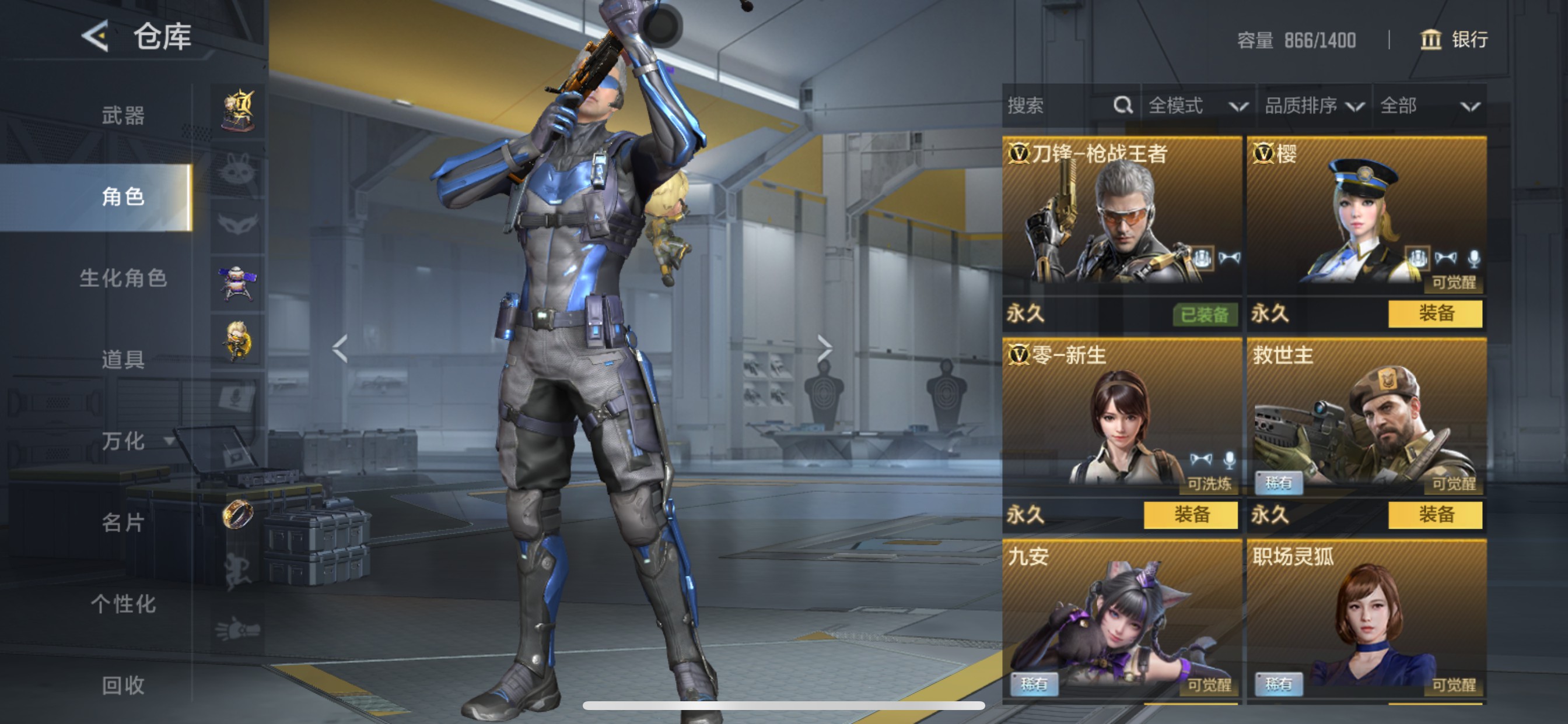Open the 全部 filter dropdown
This screenshot has height=724, width=1568.
coord(1429,106)
